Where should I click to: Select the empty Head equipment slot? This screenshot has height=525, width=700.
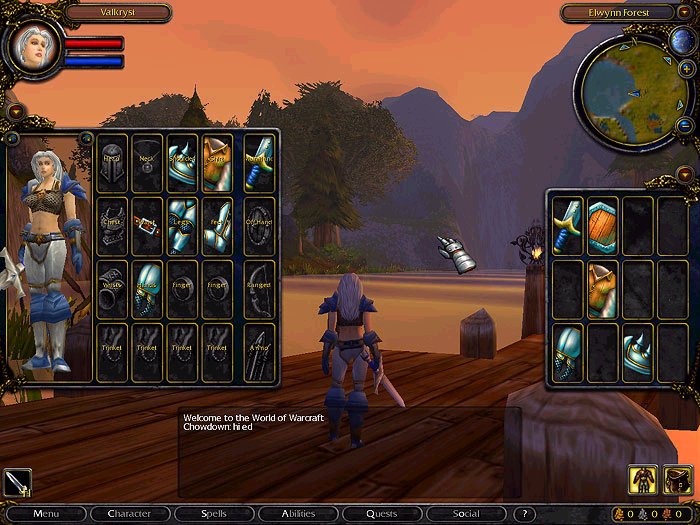click(x=112, y=163)
